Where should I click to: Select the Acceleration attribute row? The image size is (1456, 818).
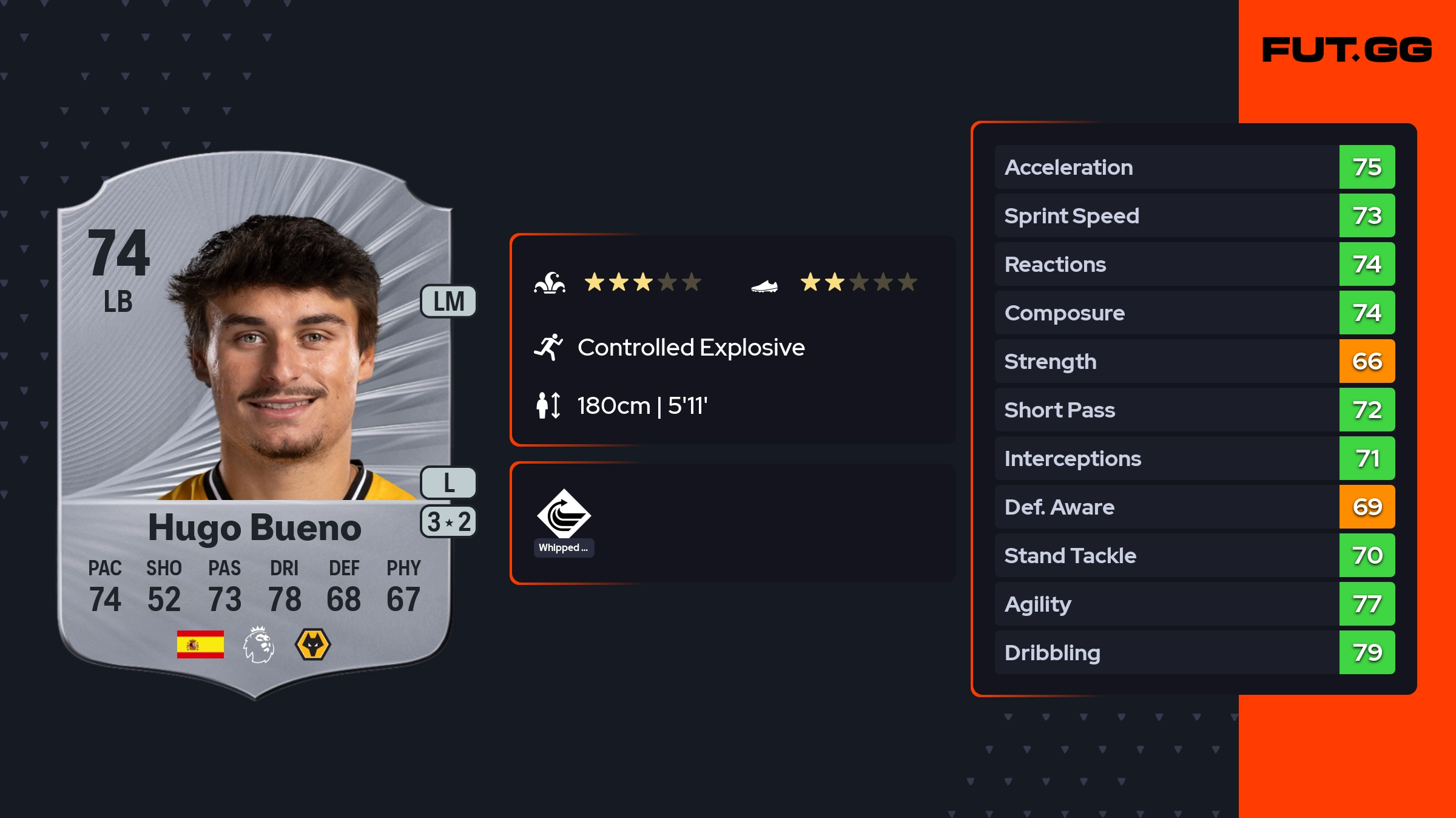point(1194,167)
